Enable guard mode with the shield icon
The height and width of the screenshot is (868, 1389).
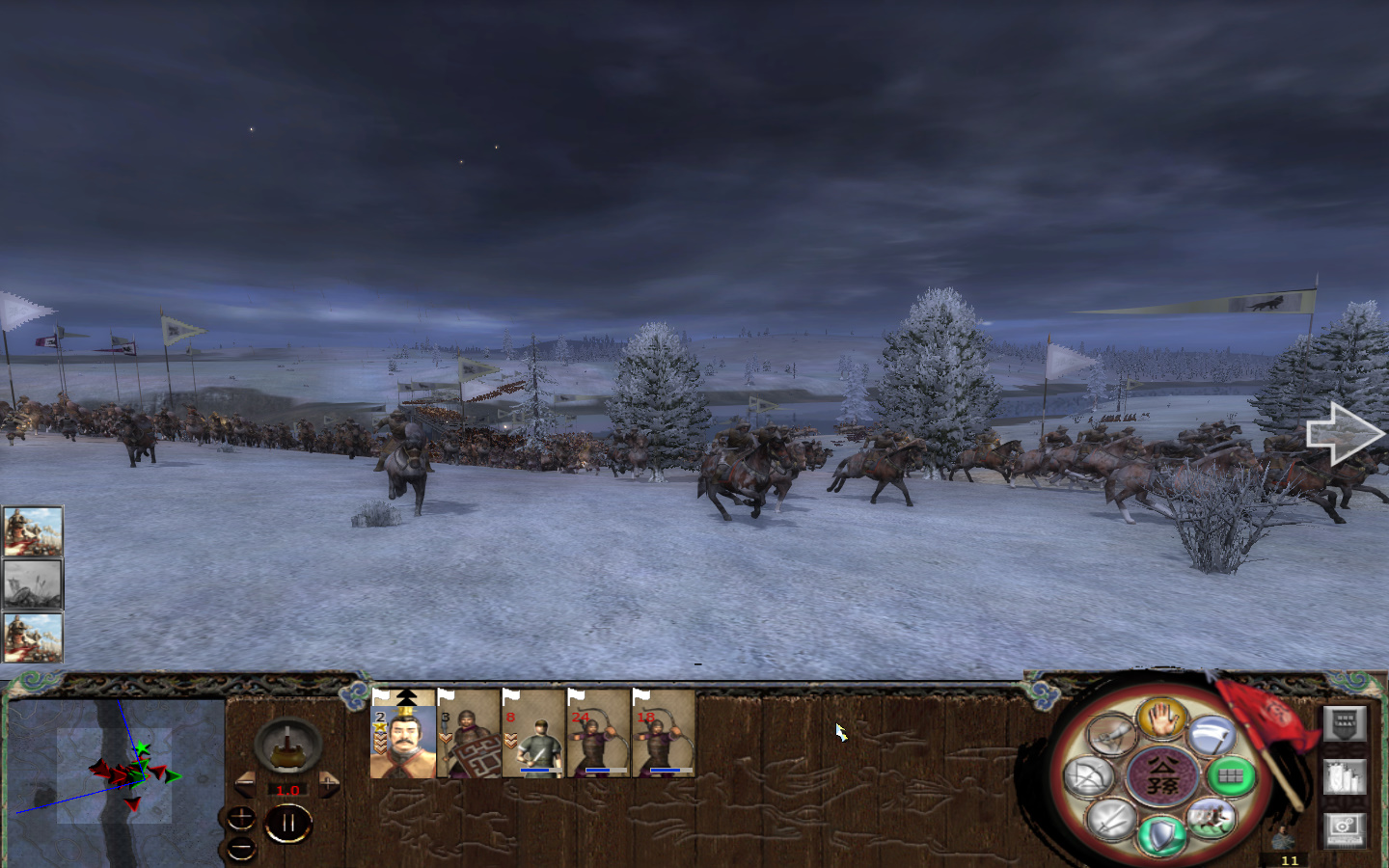(1161, 833)
